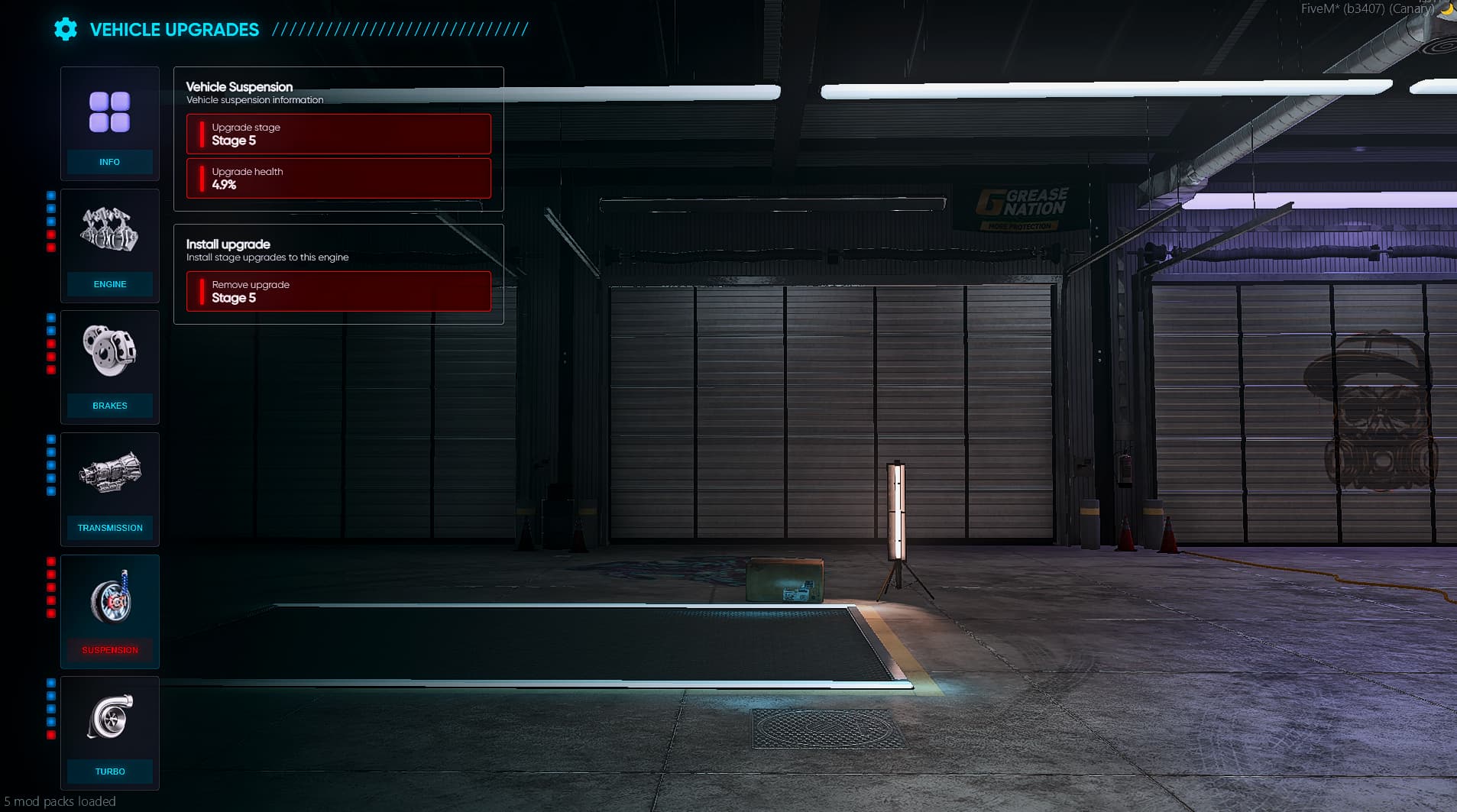Toggle the red indicator next to Suspension
1457x812 pixels.
click(50, 561)
